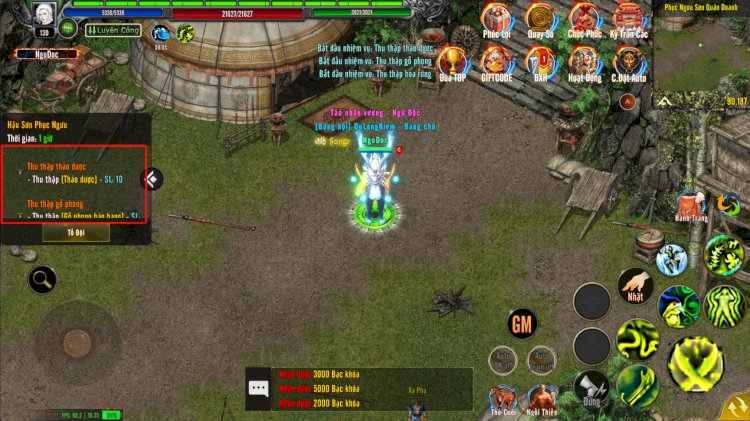
Task: Open the Kỳ Trân Các shop
Action: (628, 19)
